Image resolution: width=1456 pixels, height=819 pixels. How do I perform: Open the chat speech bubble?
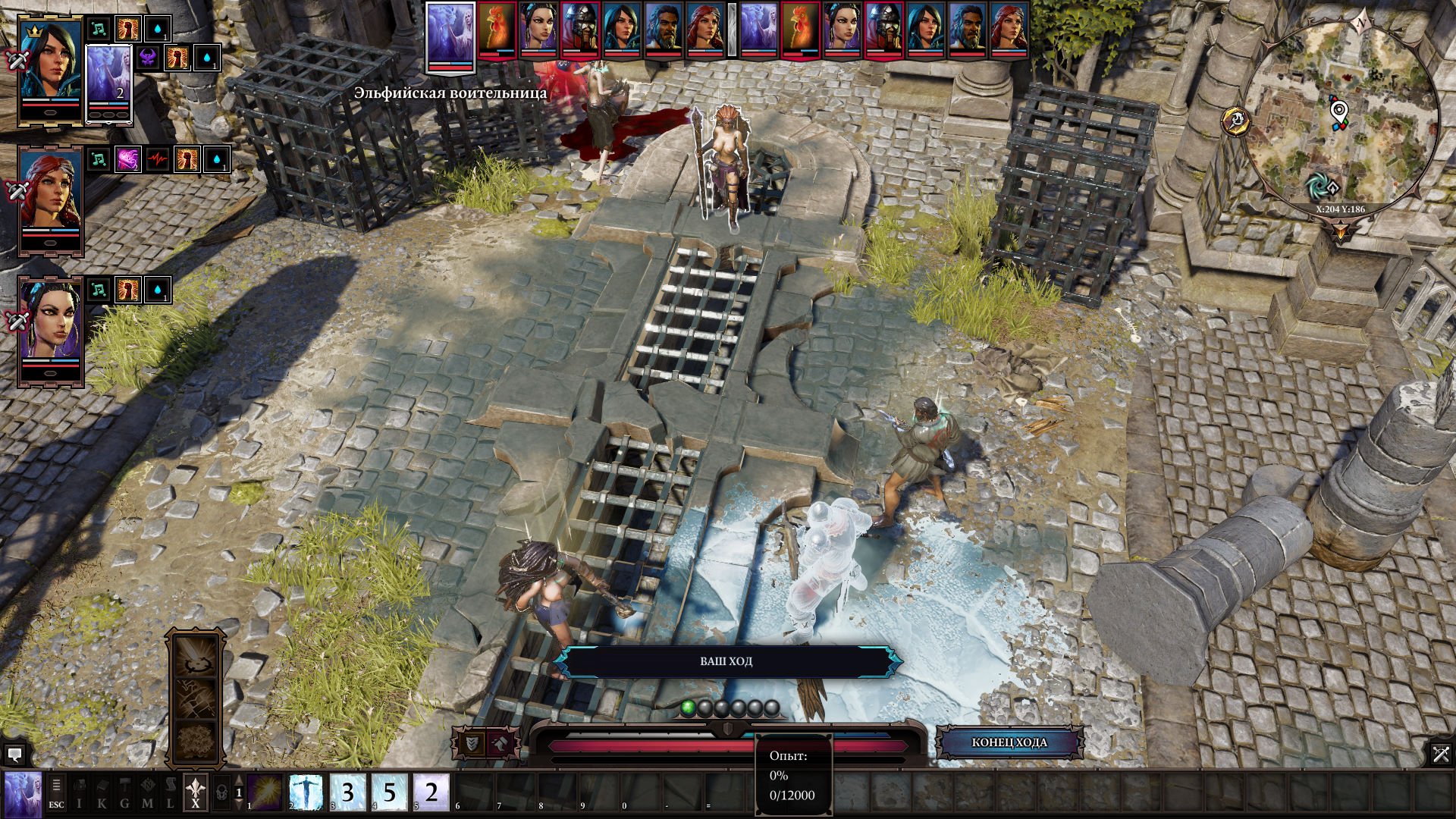pyautogui.click(x=14, y=755)
